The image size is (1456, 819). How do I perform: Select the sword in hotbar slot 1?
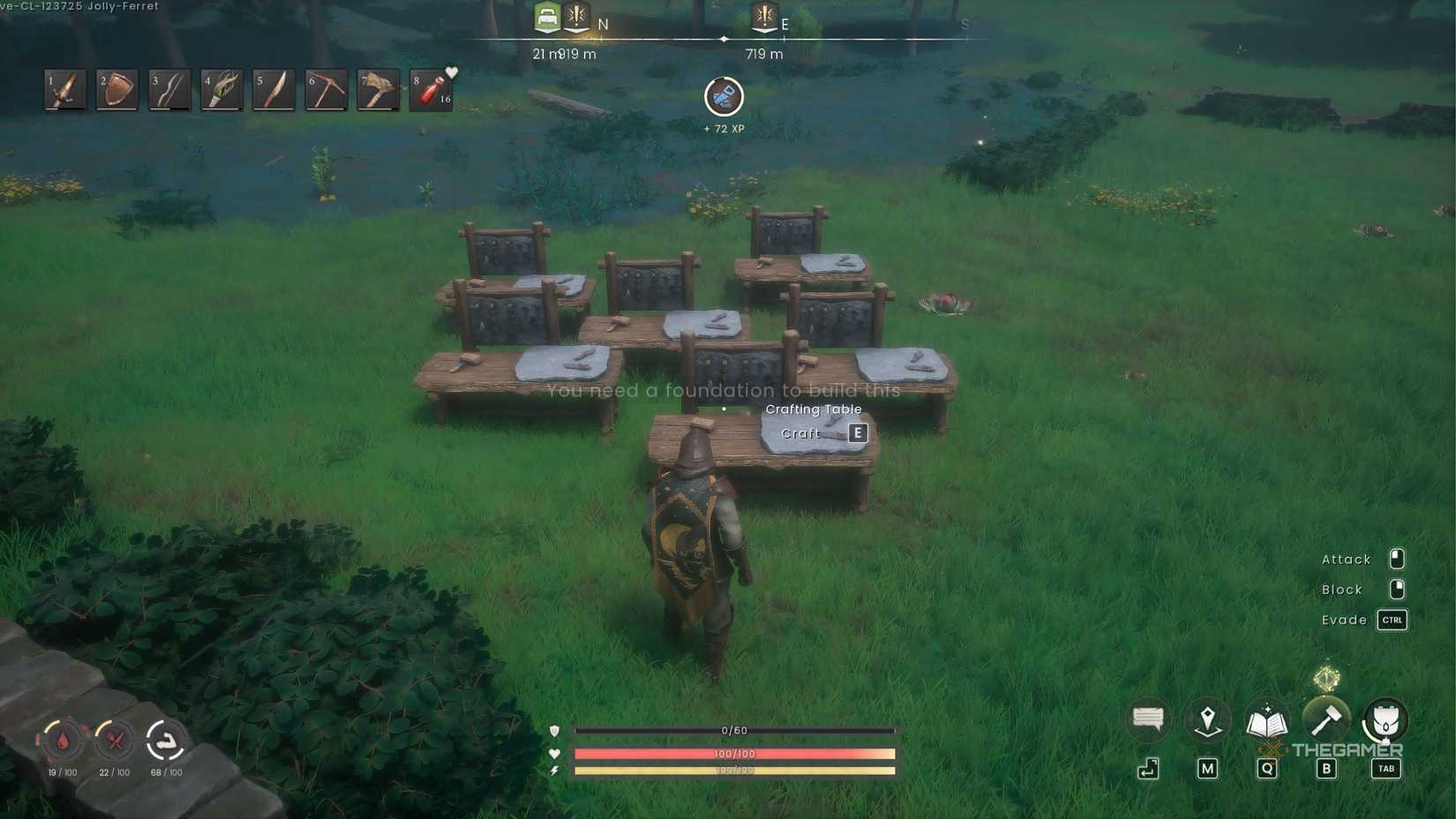[x=65, y=88]
